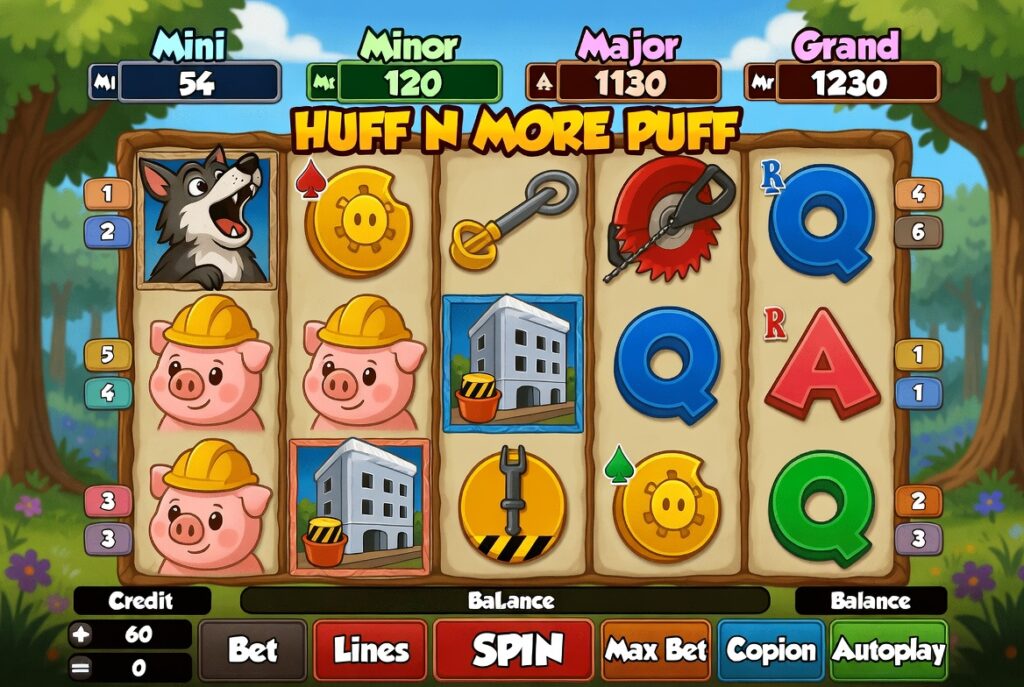Click the plus icon beside credit 60
Viewport: 1024px width, 687px height.
tap(82, 634)
